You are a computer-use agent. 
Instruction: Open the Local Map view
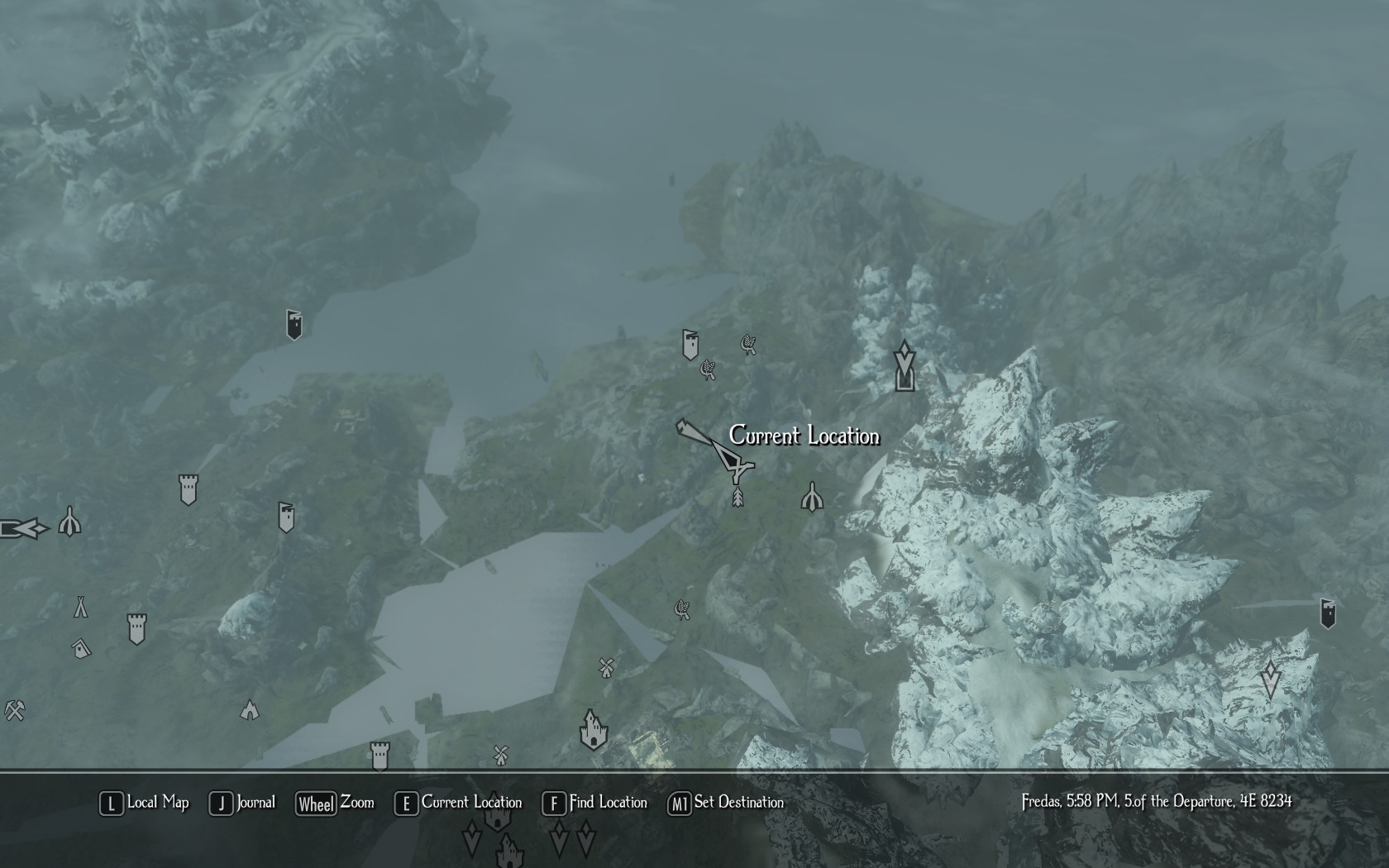pyautogui.click(x=144, y=803)
